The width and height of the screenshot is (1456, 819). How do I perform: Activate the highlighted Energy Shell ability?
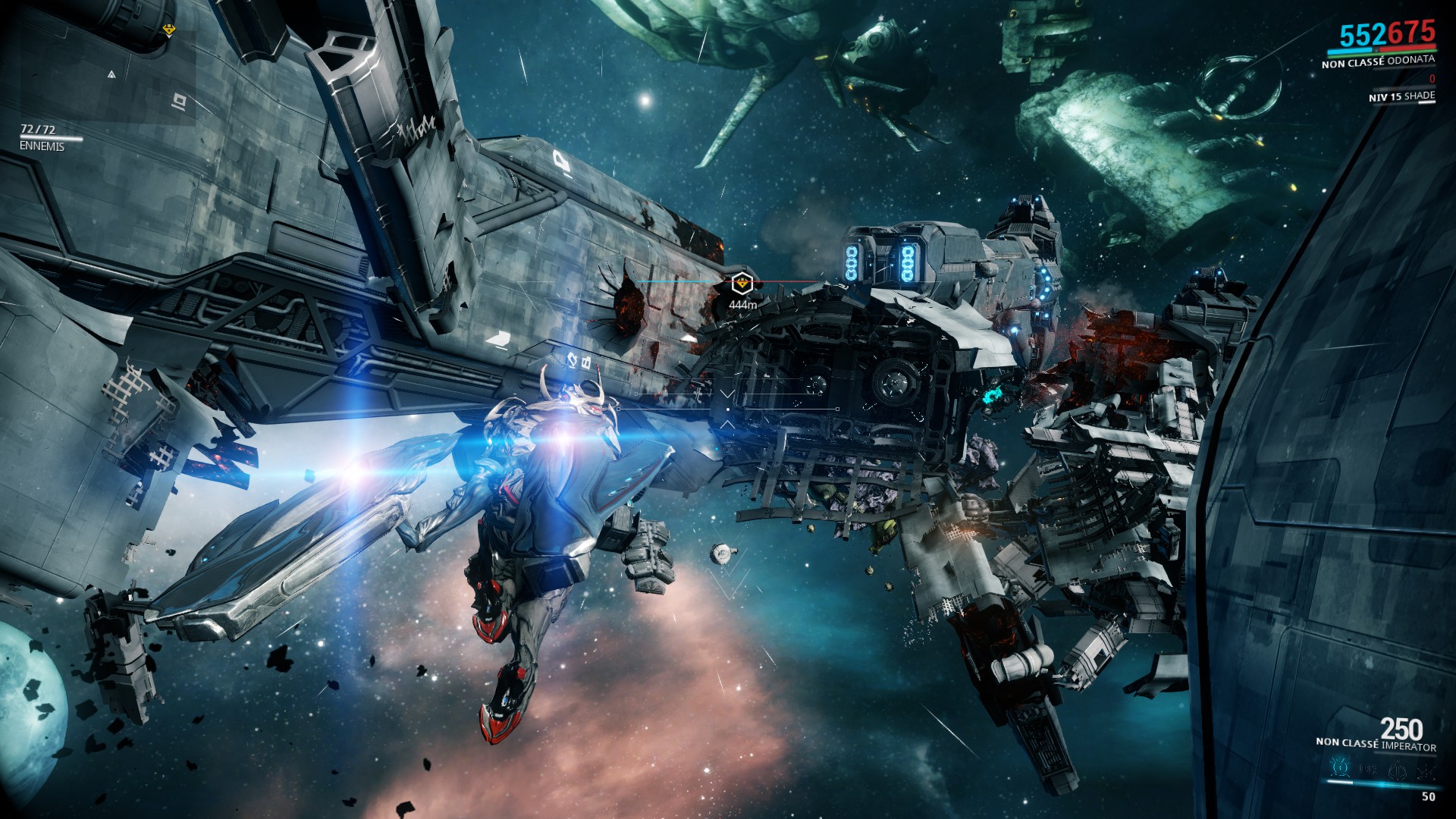(1340, 770)
